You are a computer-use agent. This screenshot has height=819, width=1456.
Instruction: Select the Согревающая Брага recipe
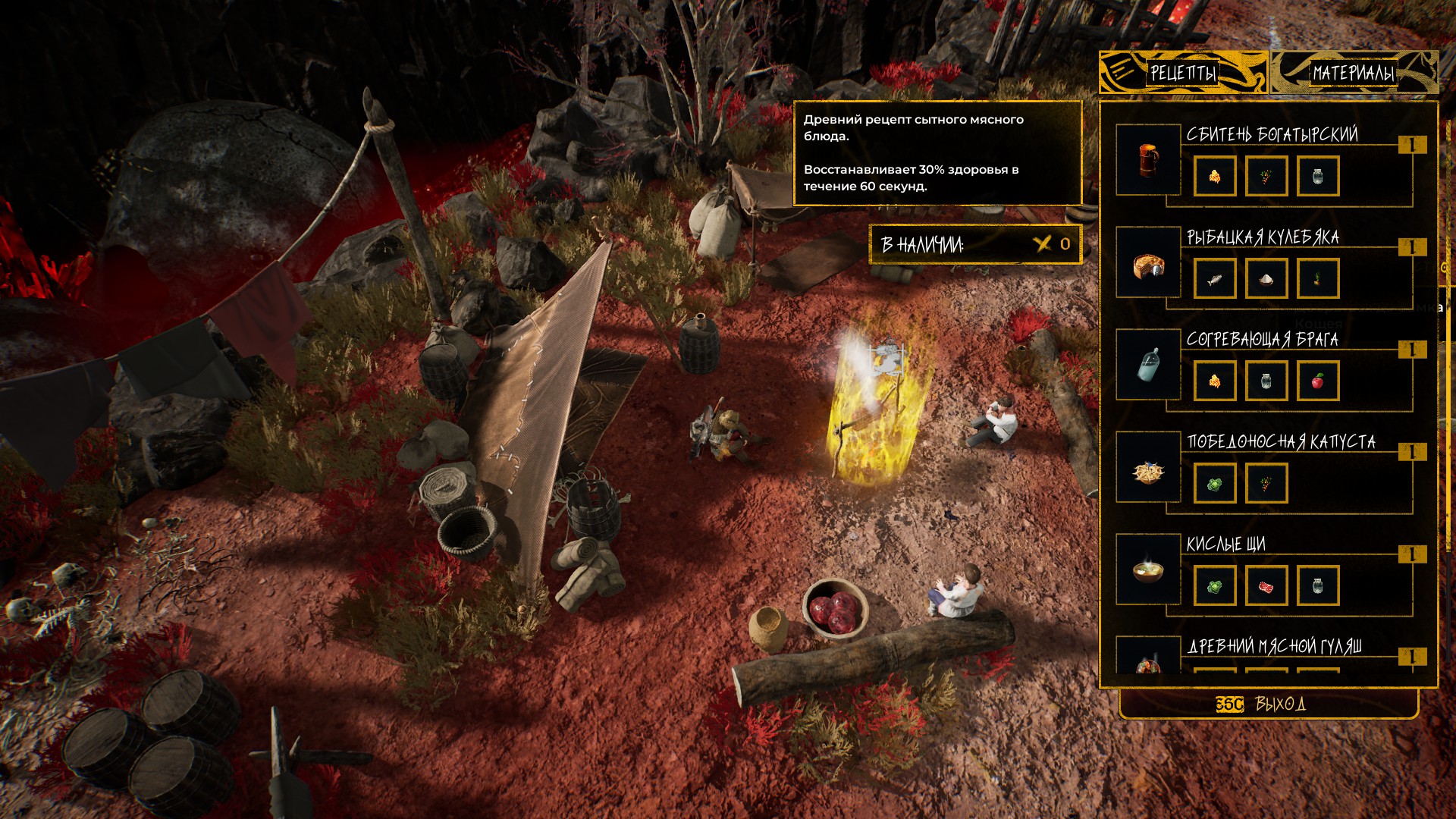click(x=1262, y=340)
